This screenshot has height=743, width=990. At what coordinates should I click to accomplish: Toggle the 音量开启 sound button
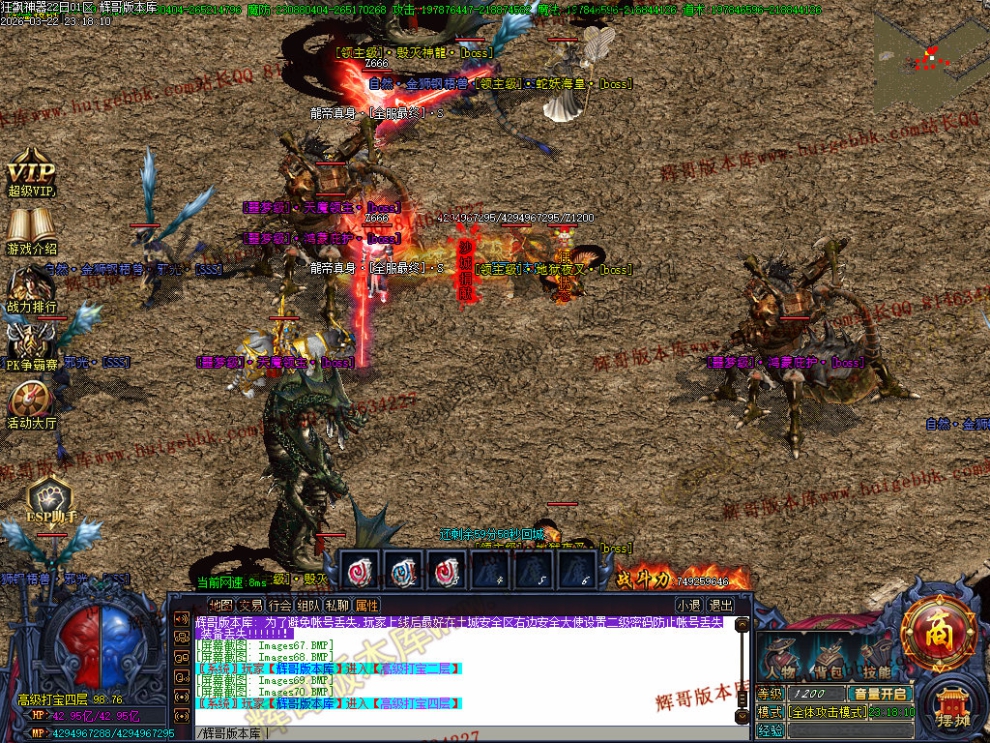click(879, 693)
